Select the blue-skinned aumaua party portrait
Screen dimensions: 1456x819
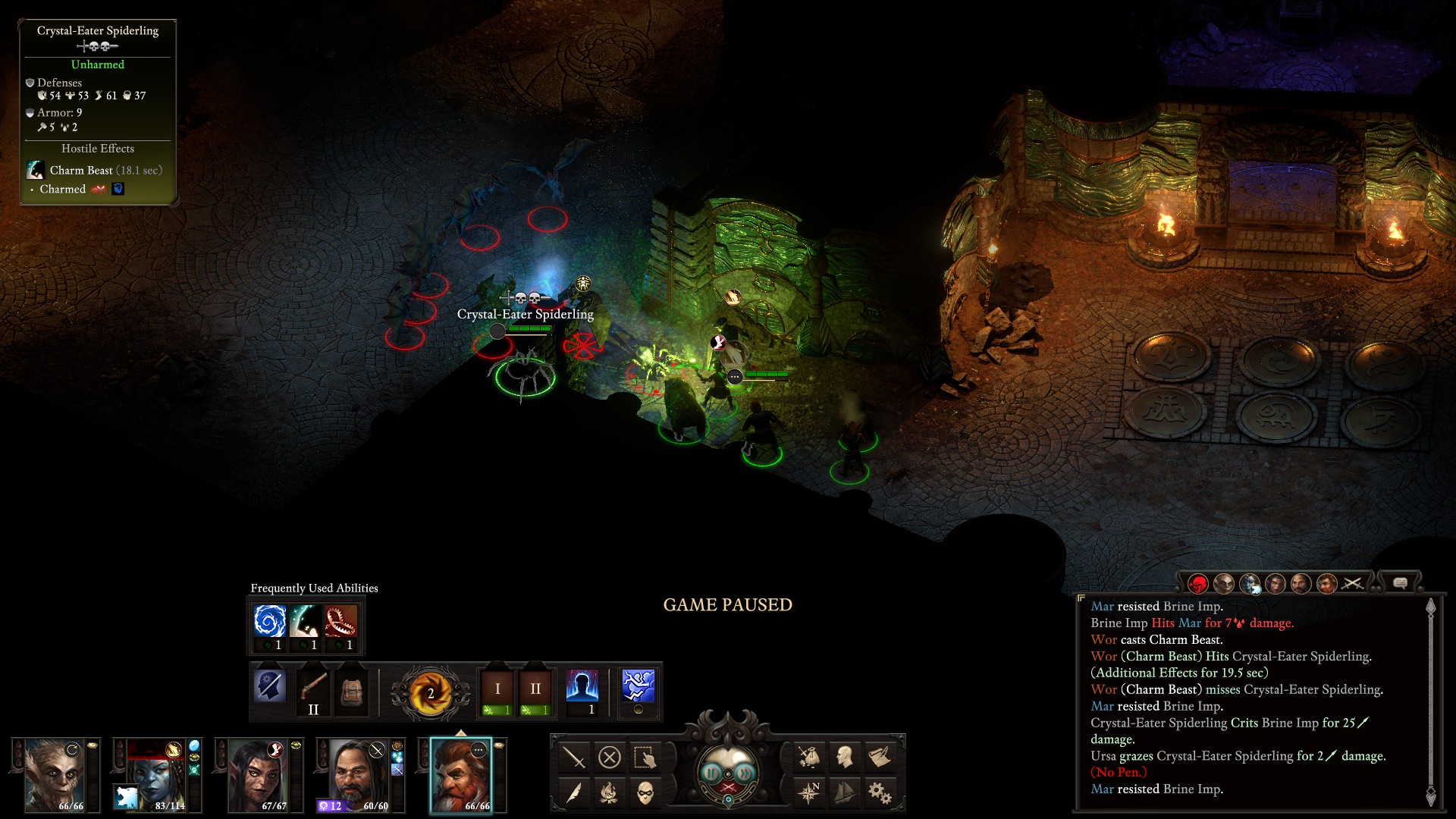(x=155, y=775)
